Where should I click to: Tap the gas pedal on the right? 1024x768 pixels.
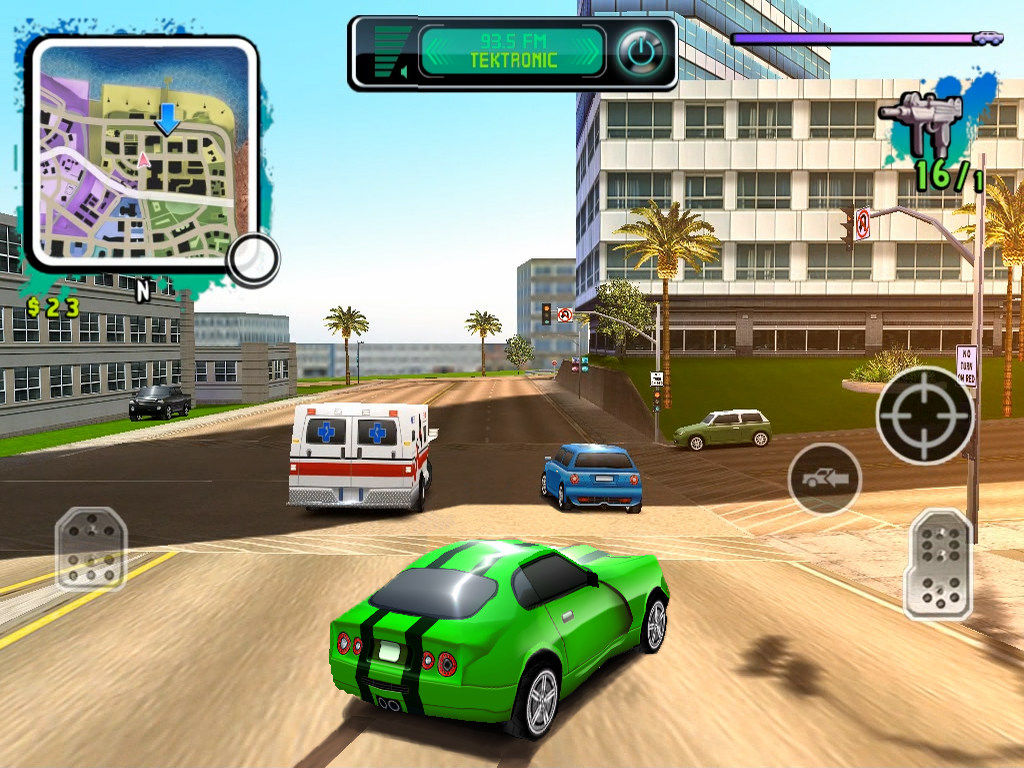938,563
